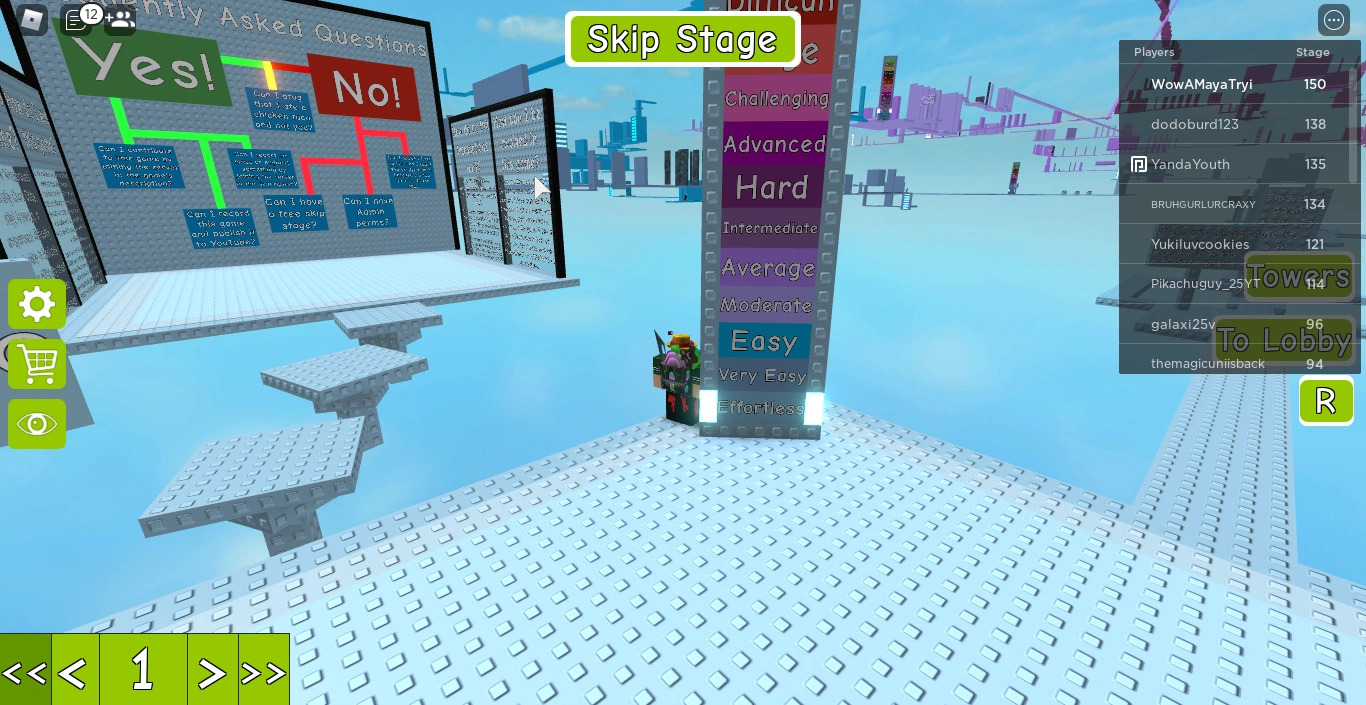
Task: Select Yukiluvcookies leaderboard row
Action: coord(1200,244)
